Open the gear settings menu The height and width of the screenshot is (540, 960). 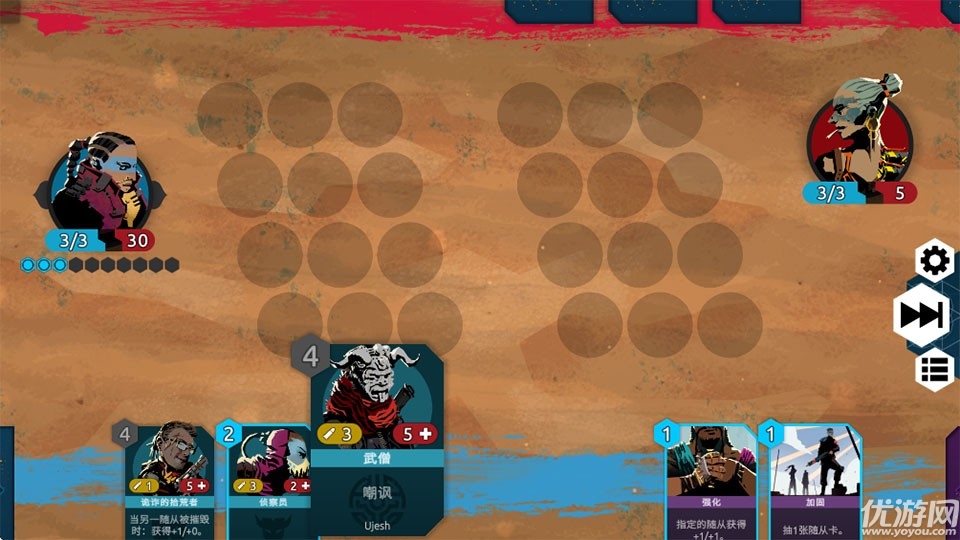pyautogui.click(x=935, y=261)
